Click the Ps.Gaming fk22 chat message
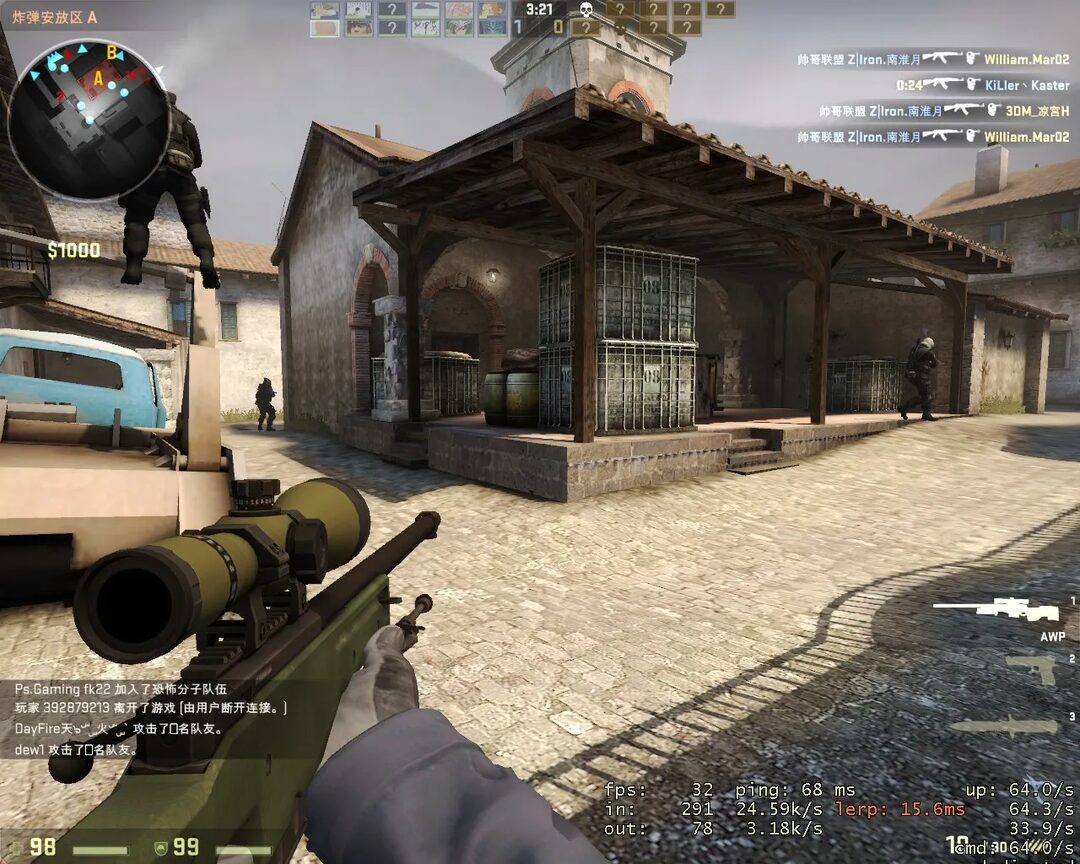 [122, 689]
